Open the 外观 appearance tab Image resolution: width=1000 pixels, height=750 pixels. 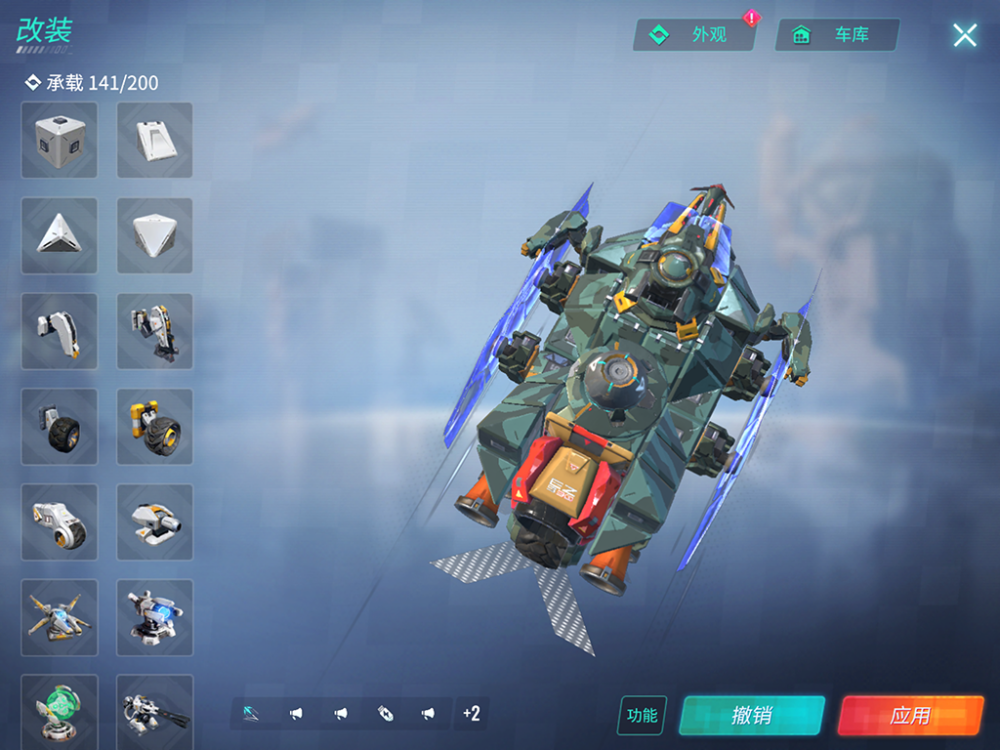coord(694,35)
